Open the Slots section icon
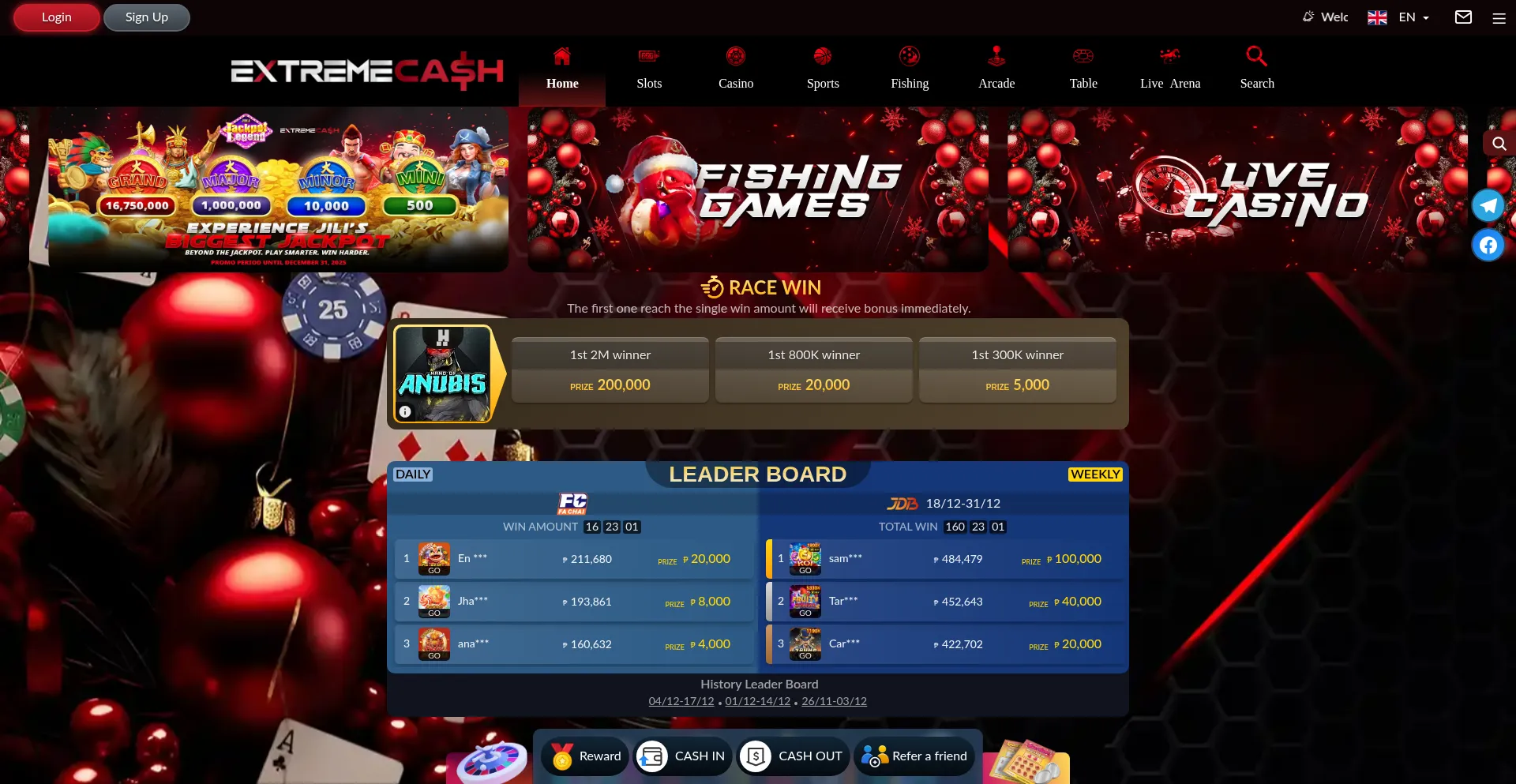The width and height of the screenshot is (1516, 784). [649, 56]
